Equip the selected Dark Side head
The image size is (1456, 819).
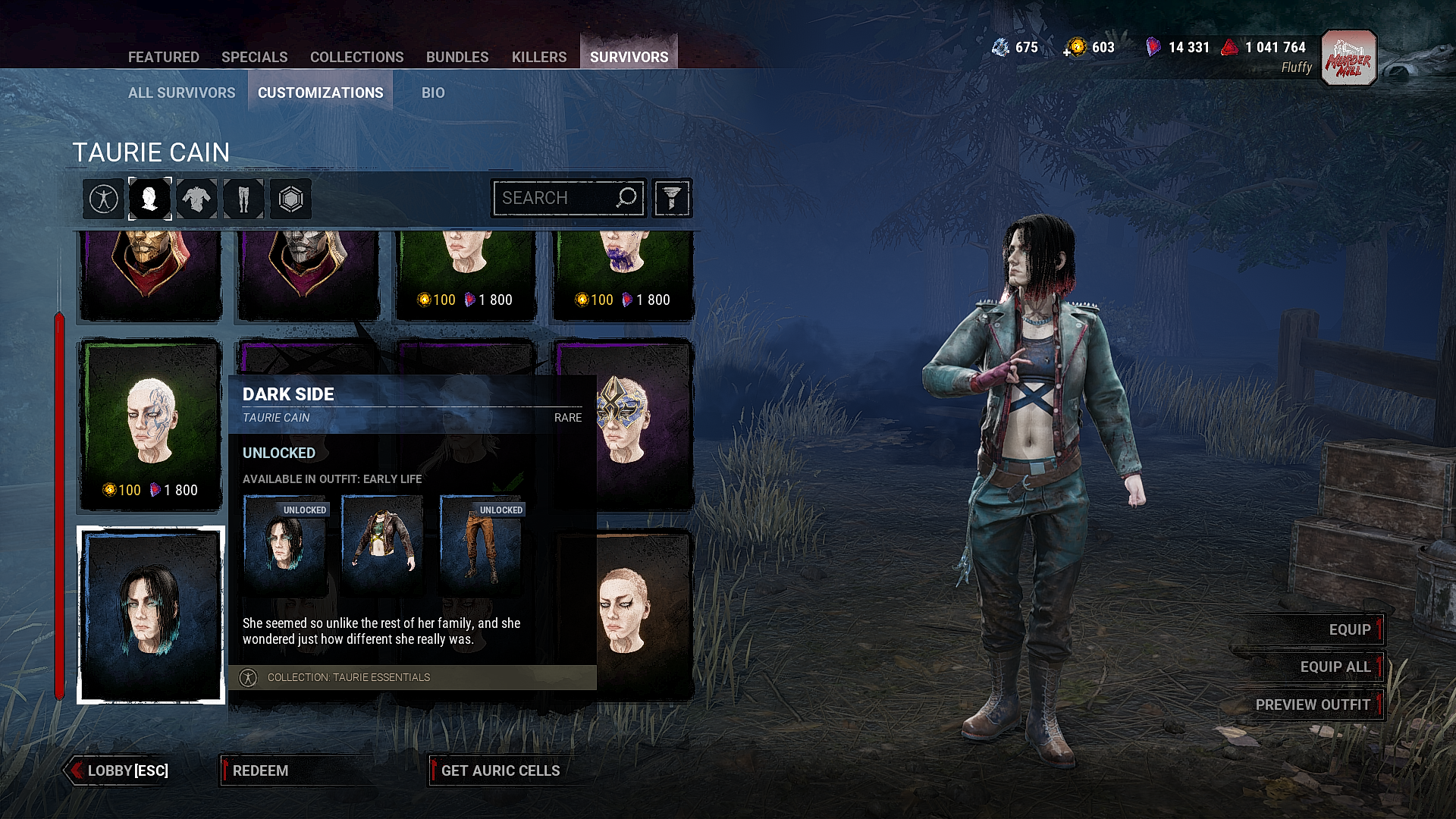click(1348, 629)
